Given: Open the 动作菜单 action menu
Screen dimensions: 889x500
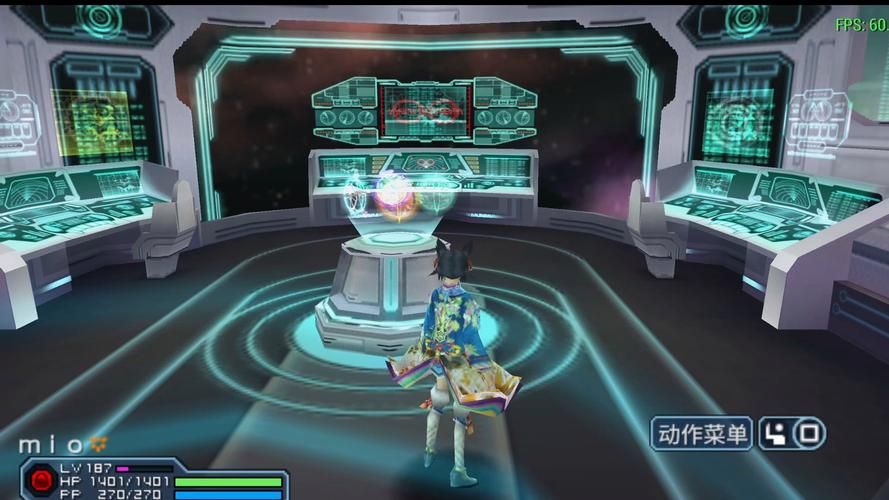Looking at the screenshot, I should tap(702, 434).
